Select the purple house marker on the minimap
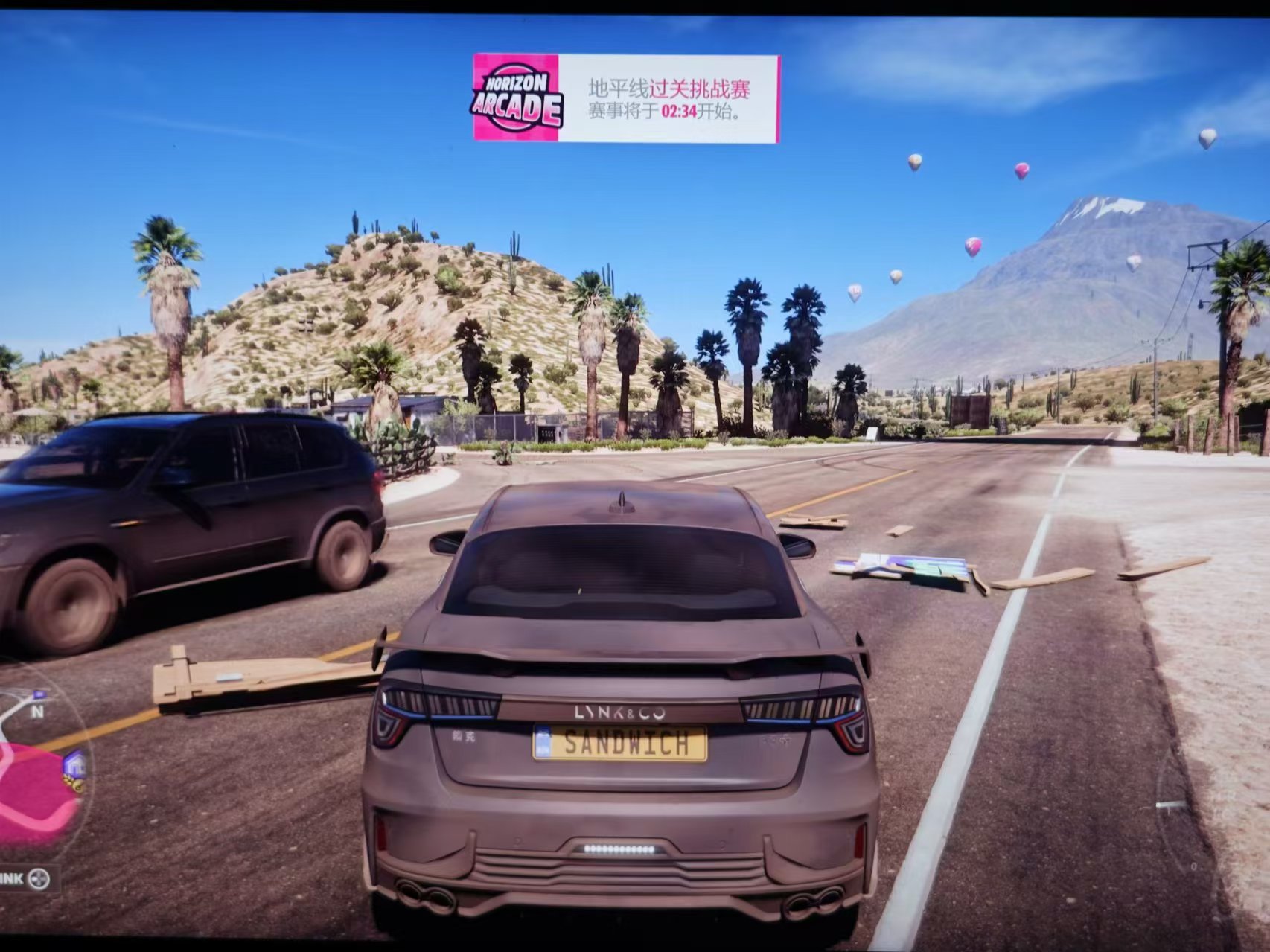This screenshot has width=1270, height=952. [x=74, y=764]
